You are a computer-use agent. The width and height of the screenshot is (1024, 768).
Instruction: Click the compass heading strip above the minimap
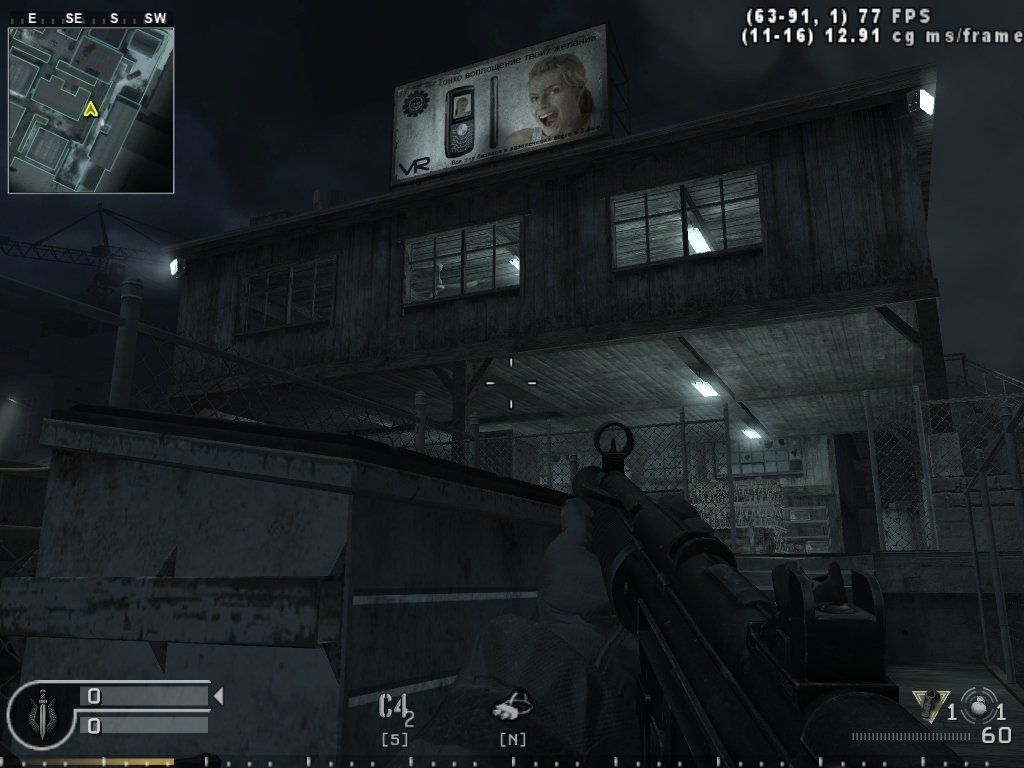(91, 18)
